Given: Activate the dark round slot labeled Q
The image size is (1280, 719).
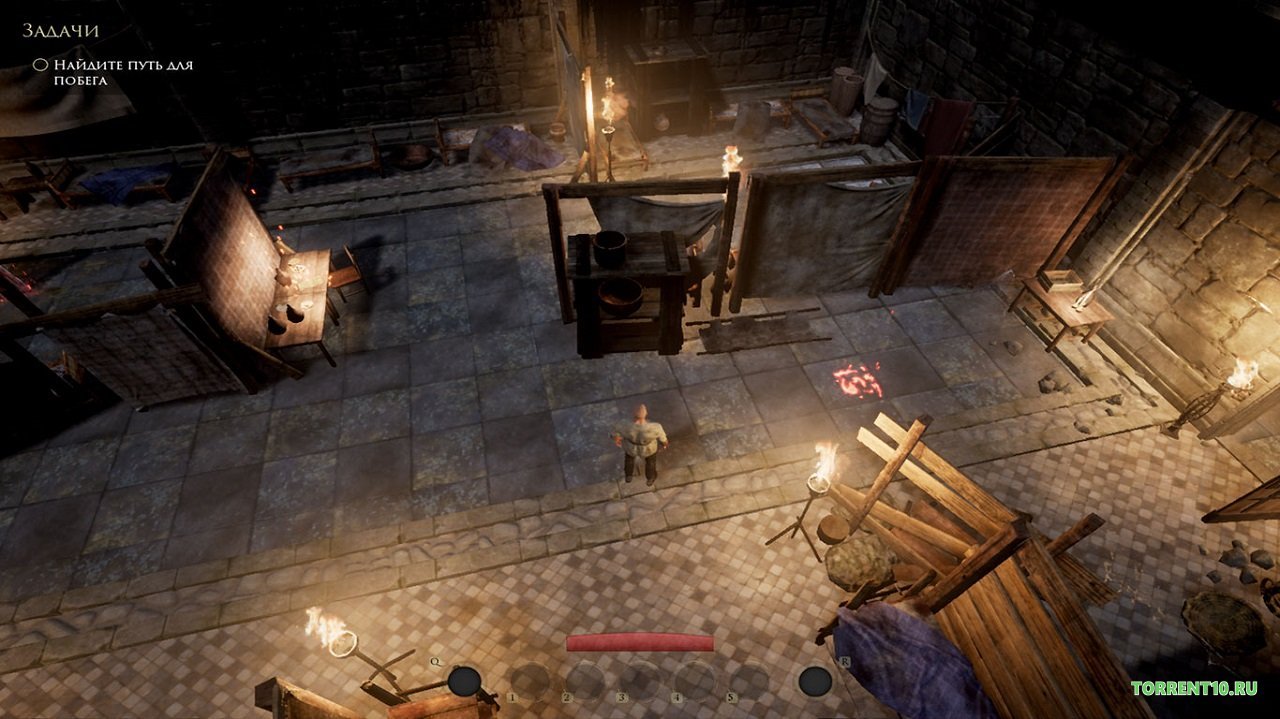Looking at the screenshot, I should coord(463,681).
